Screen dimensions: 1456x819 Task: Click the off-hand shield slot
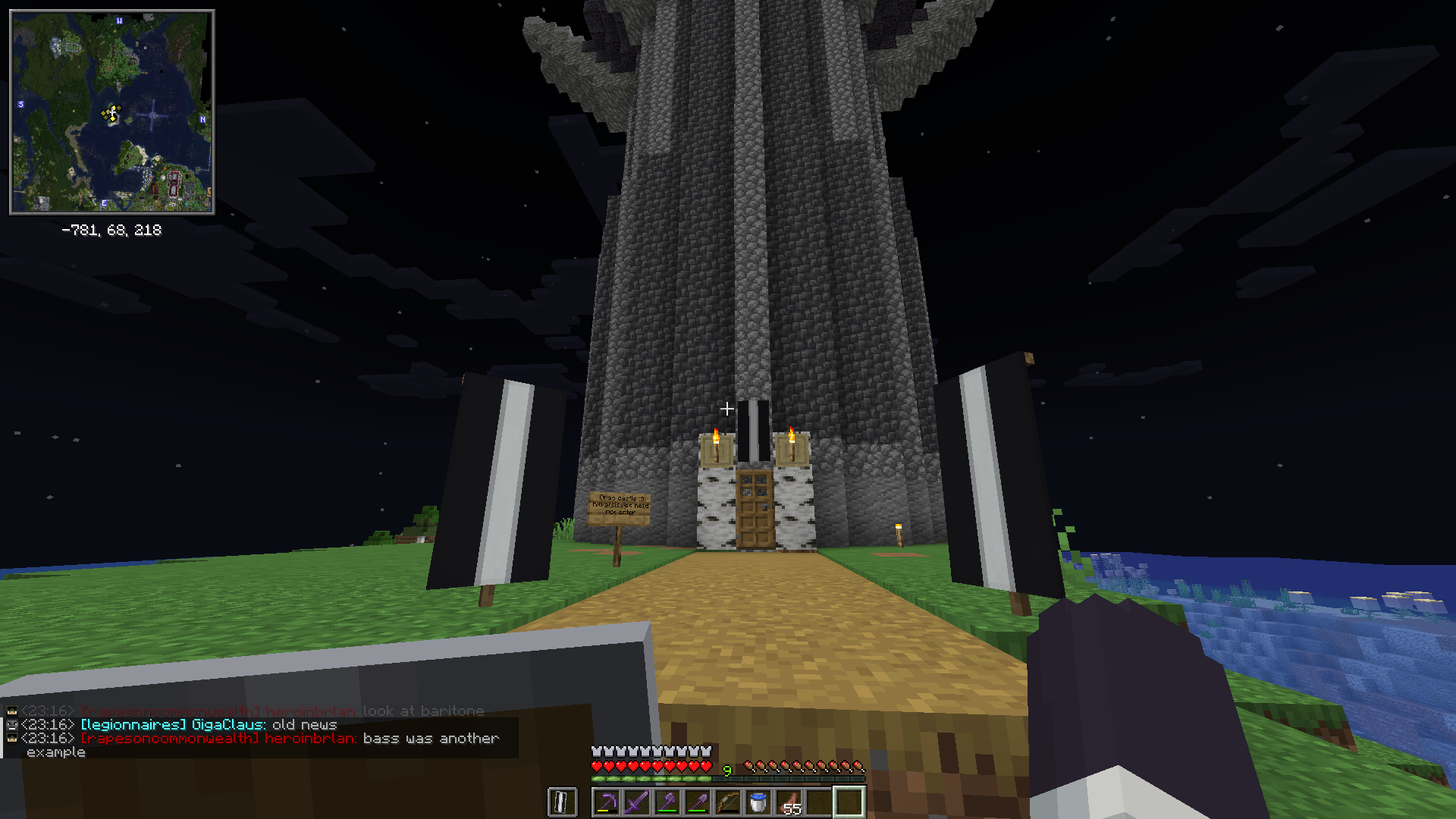(562, 802)
